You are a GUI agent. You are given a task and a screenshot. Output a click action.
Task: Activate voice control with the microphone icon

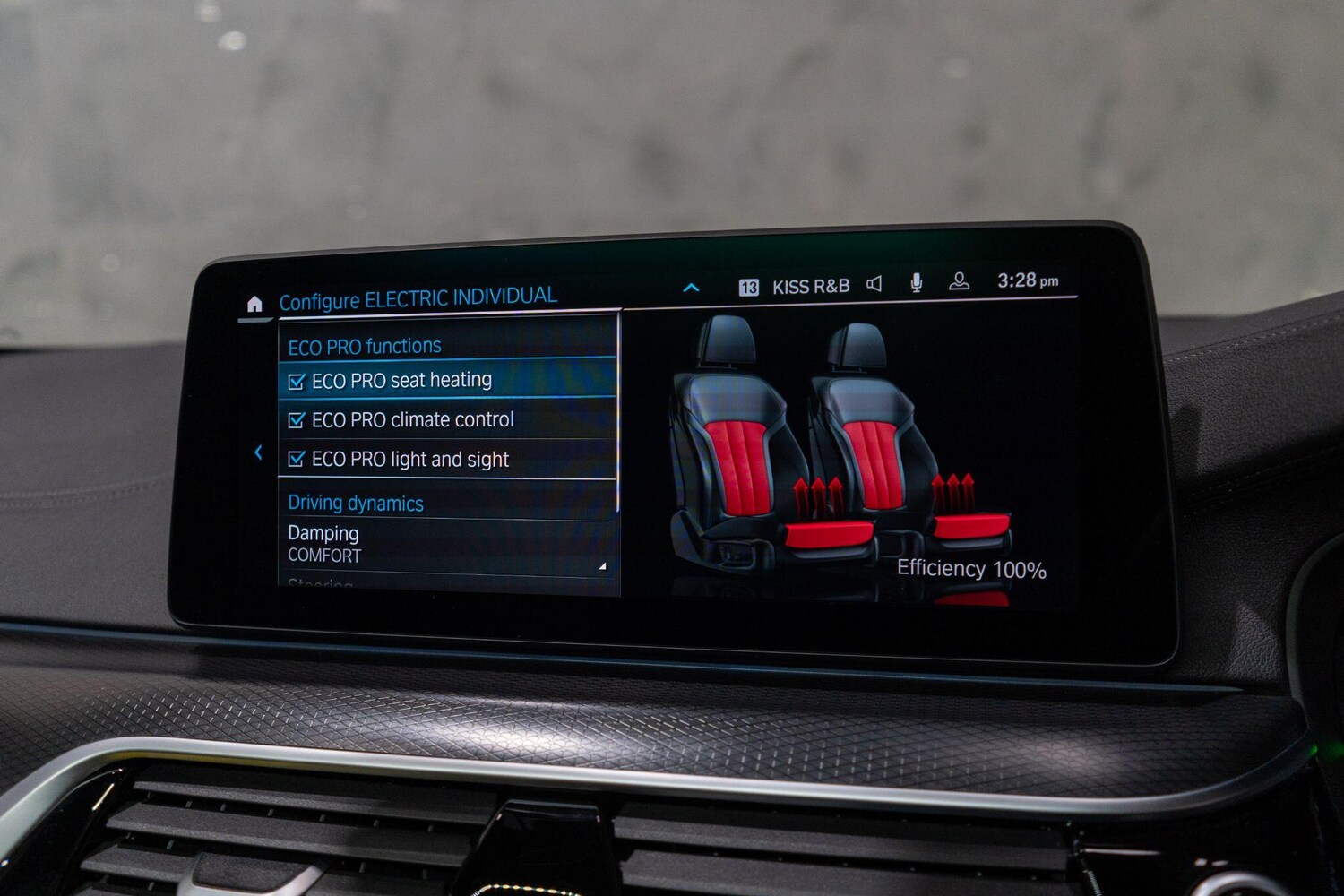915,283
